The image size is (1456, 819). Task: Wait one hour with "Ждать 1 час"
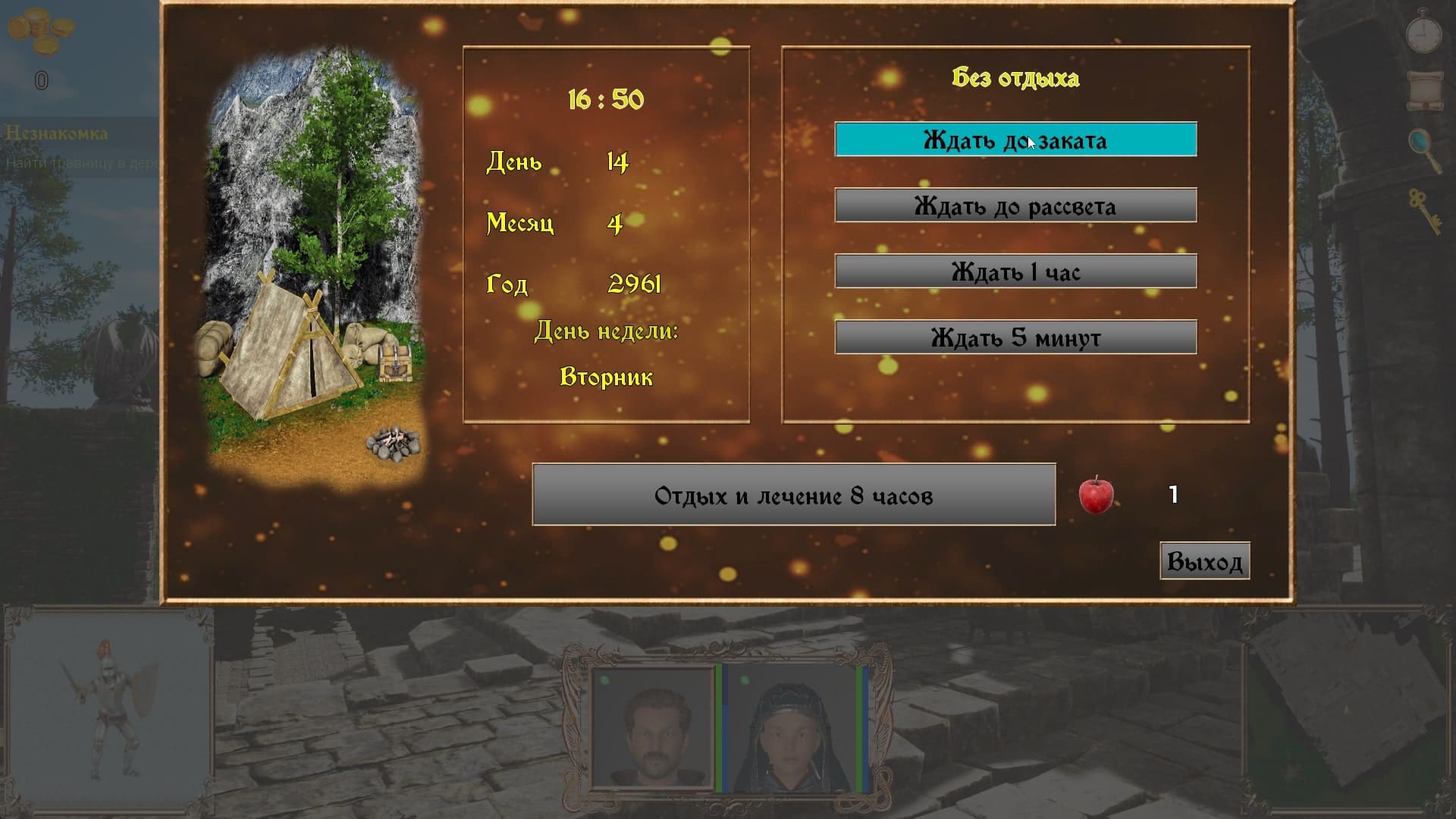(1015, 271)
